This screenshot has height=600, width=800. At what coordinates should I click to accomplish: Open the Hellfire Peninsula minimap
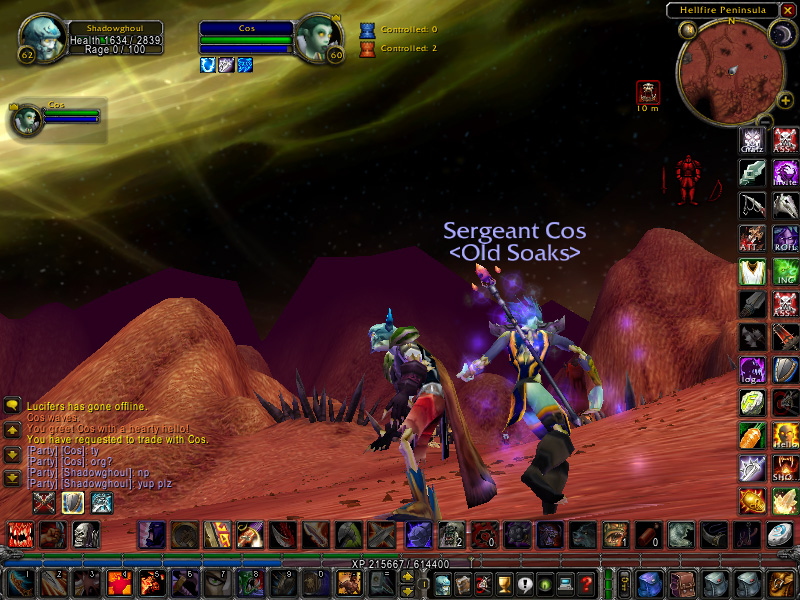[x=731, y=69]
